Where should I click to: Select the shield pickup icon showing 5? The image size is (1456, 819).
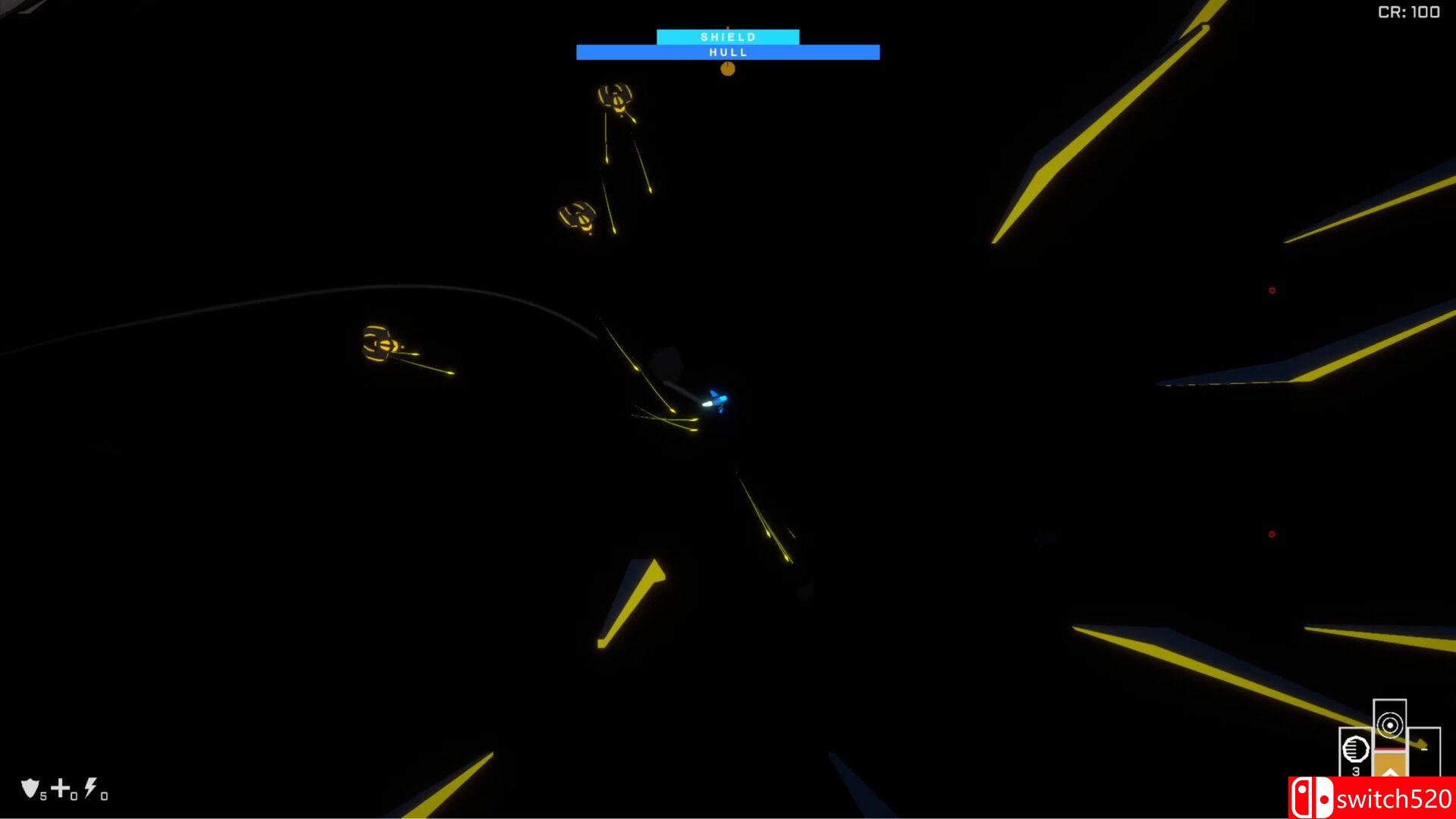(29, 788)
